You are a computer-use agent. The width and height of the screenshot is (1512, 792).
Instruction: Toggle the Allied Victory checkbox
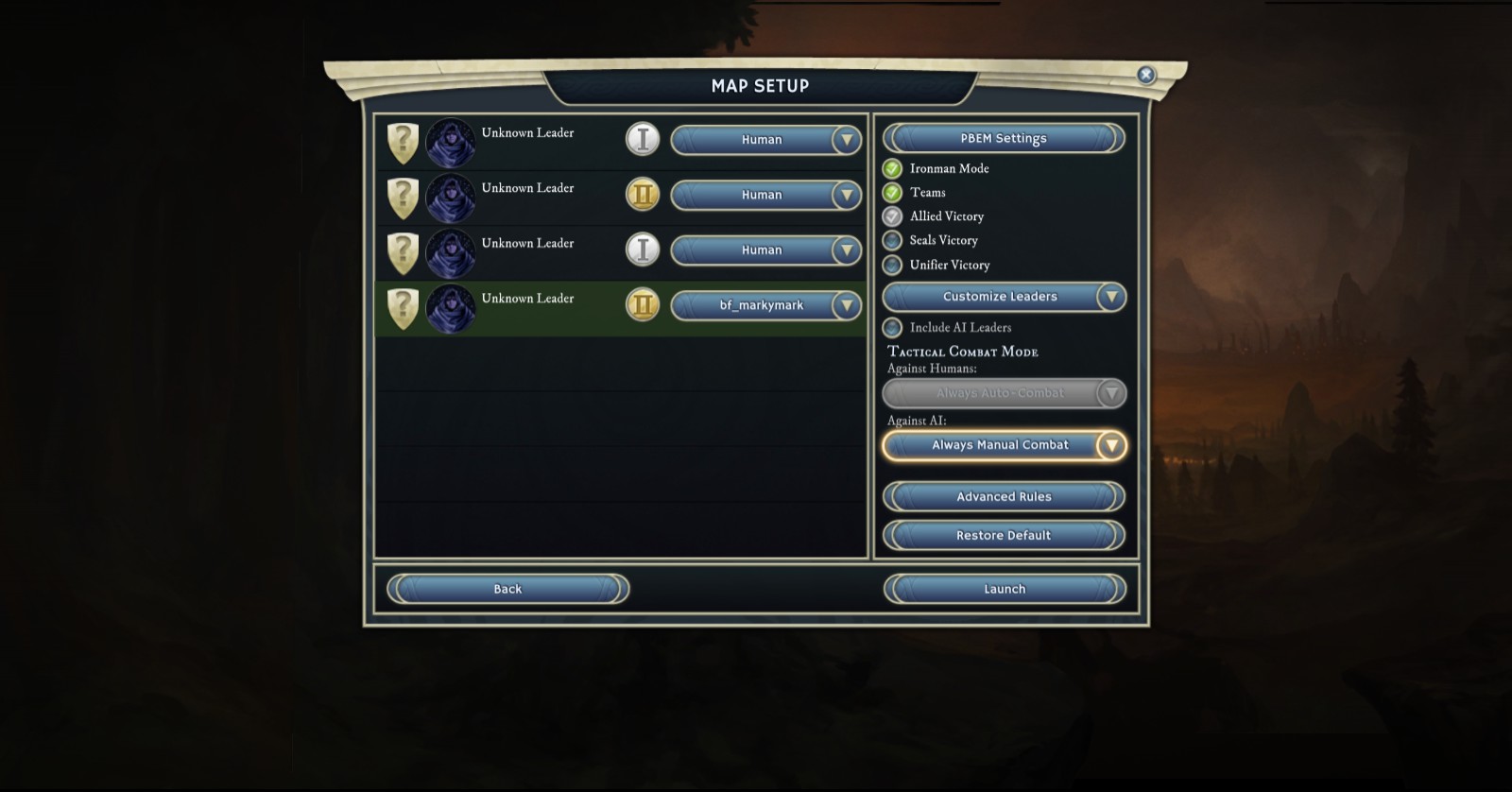click(x=892, y=216)
